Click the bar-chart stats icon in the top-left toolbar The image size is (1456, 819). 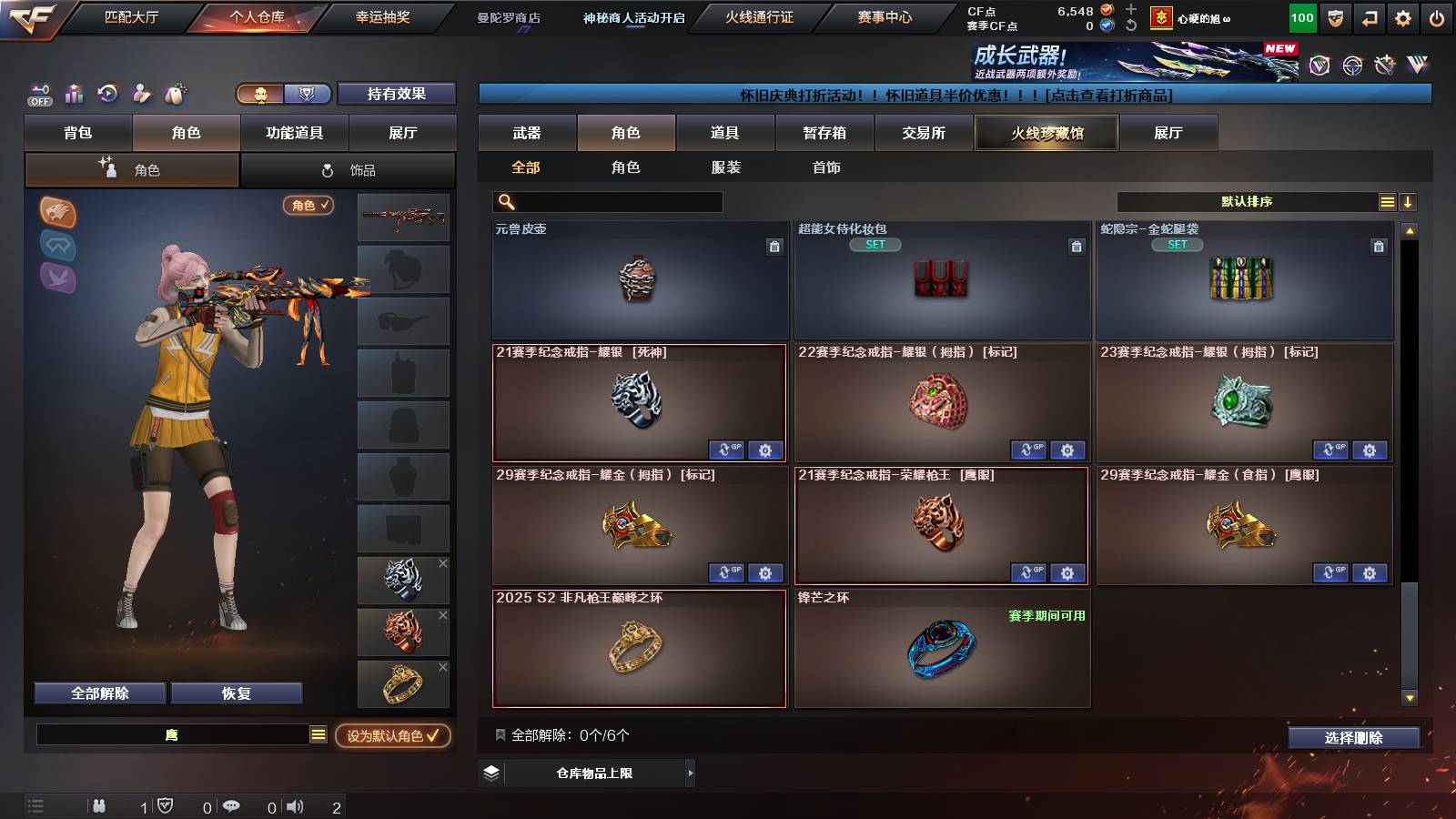pos(74,92)
